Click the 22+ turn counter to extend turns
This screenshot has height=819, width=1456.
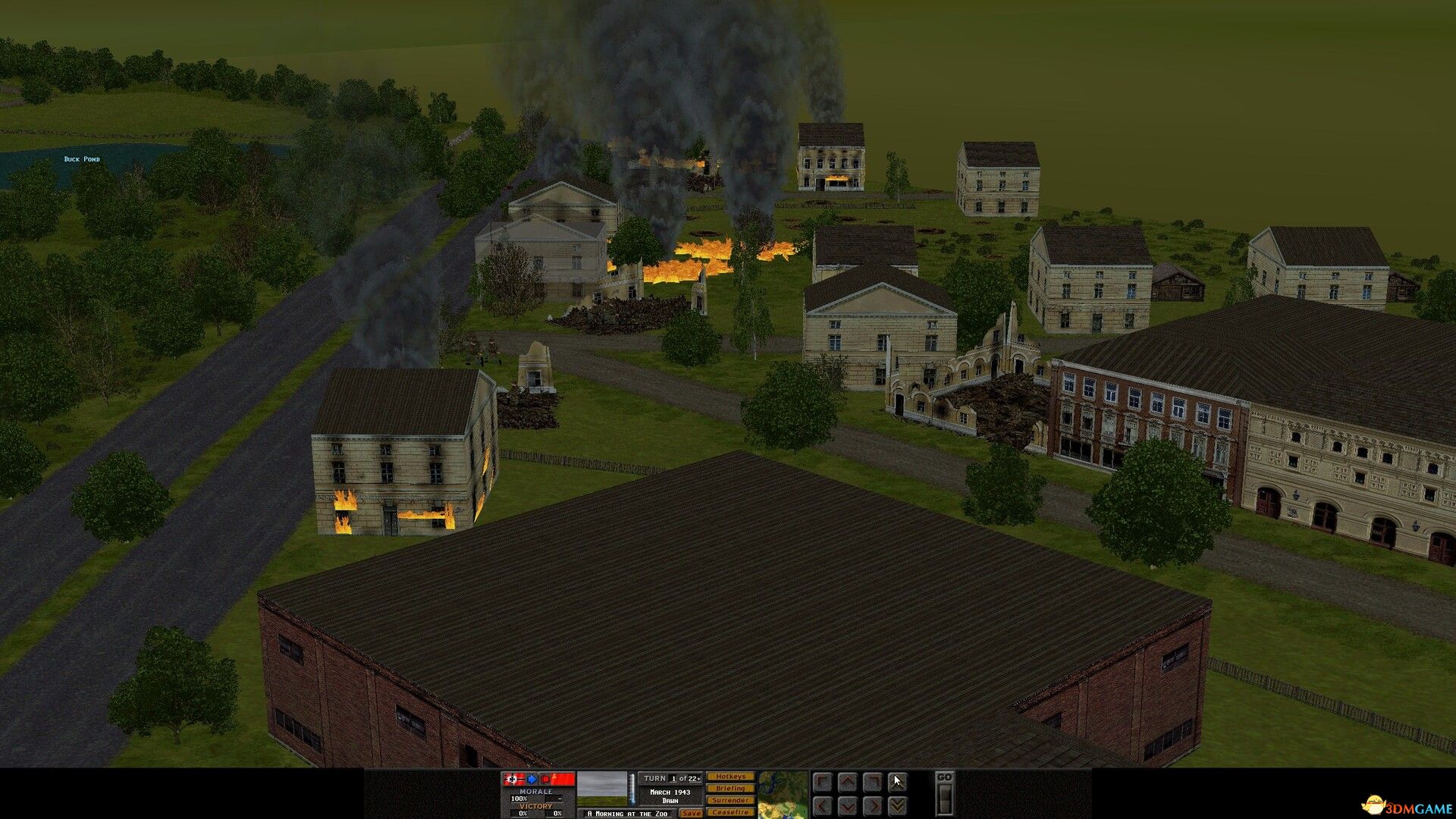[x=695, y=779]
